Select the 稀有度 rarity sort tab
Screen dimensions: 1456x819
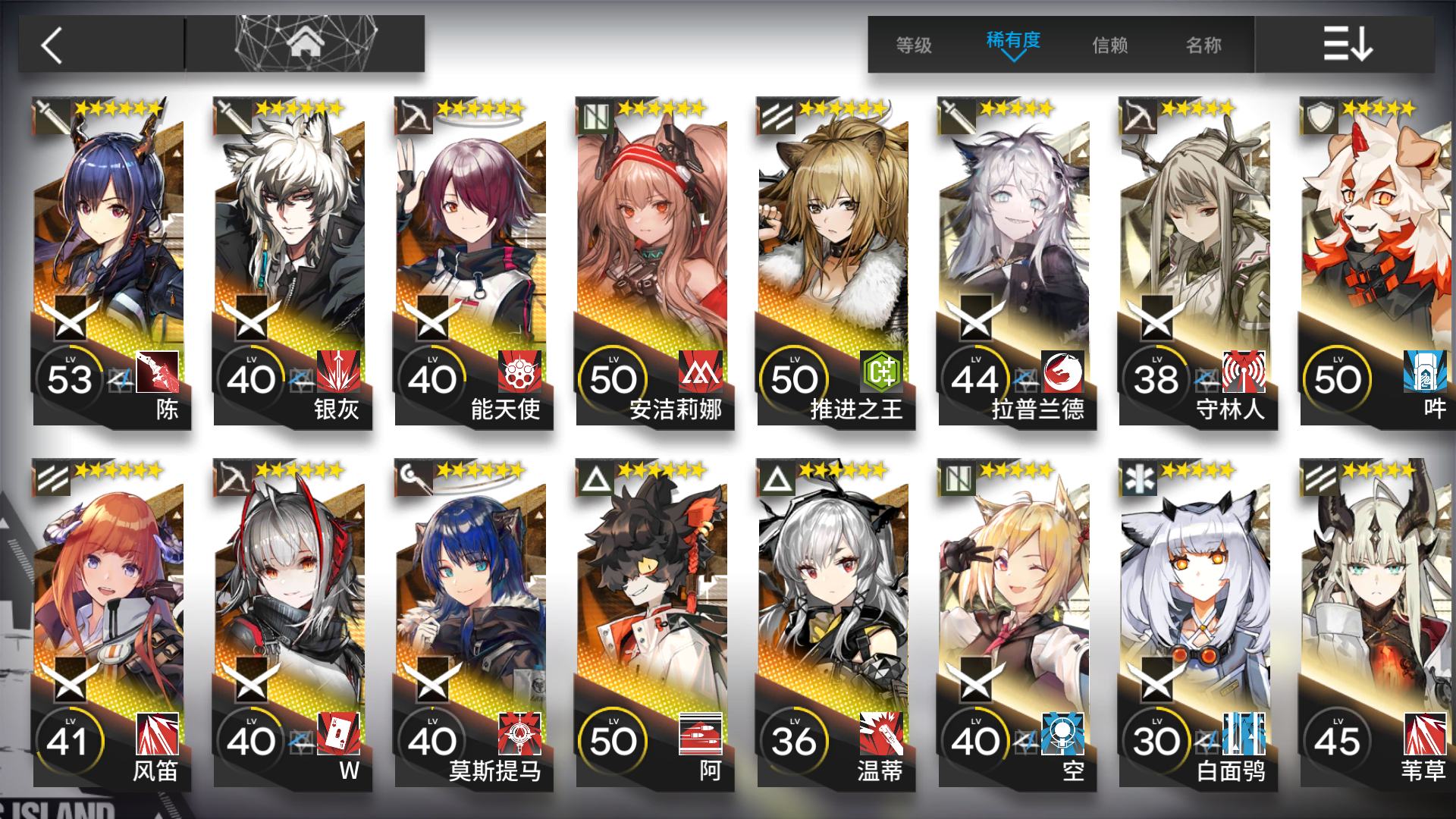pyautogui.click(x=1012, y=42)
